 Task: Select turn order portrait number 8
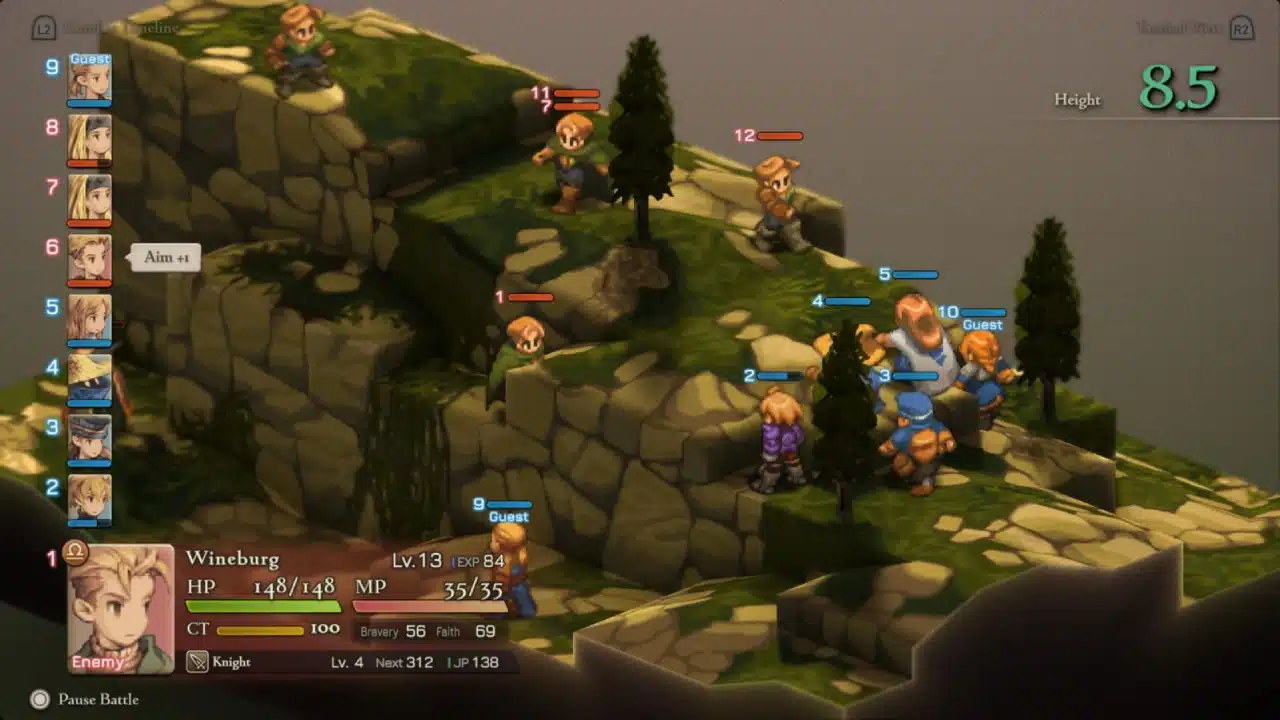89,138
